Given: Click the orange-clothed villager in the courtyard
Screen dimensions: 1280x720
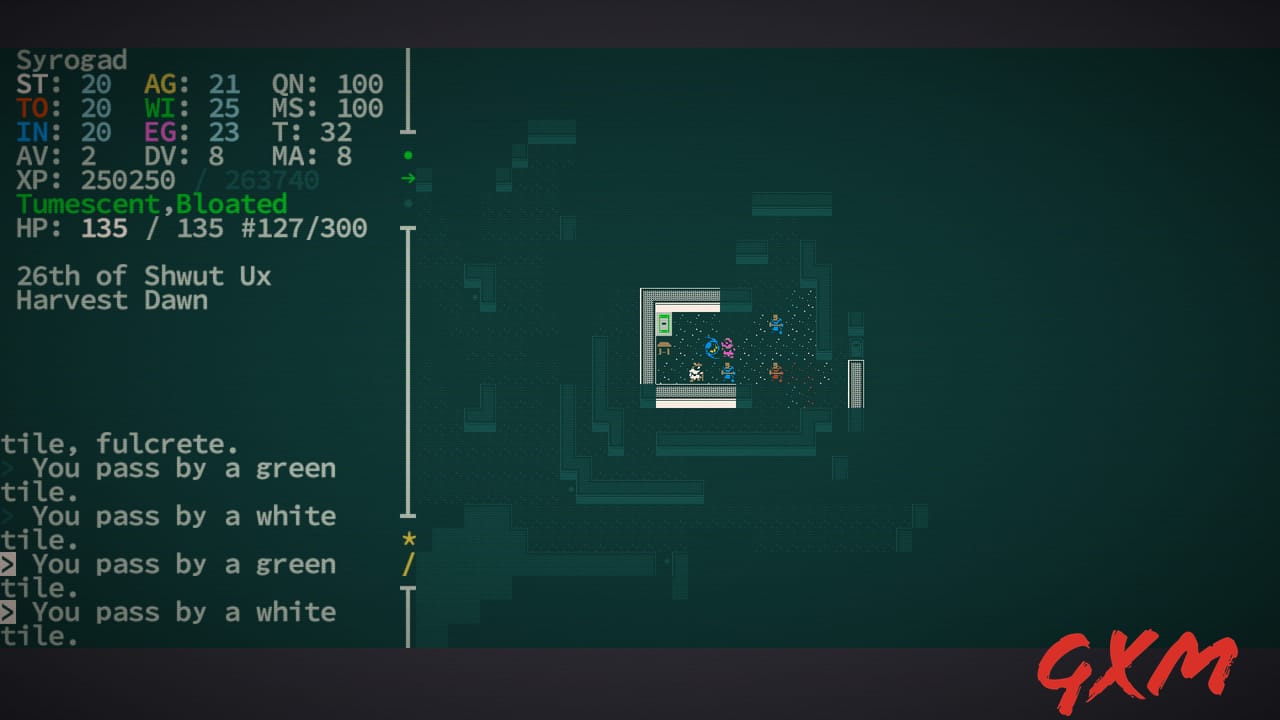Looking at the screenshot, I should 776,371.
